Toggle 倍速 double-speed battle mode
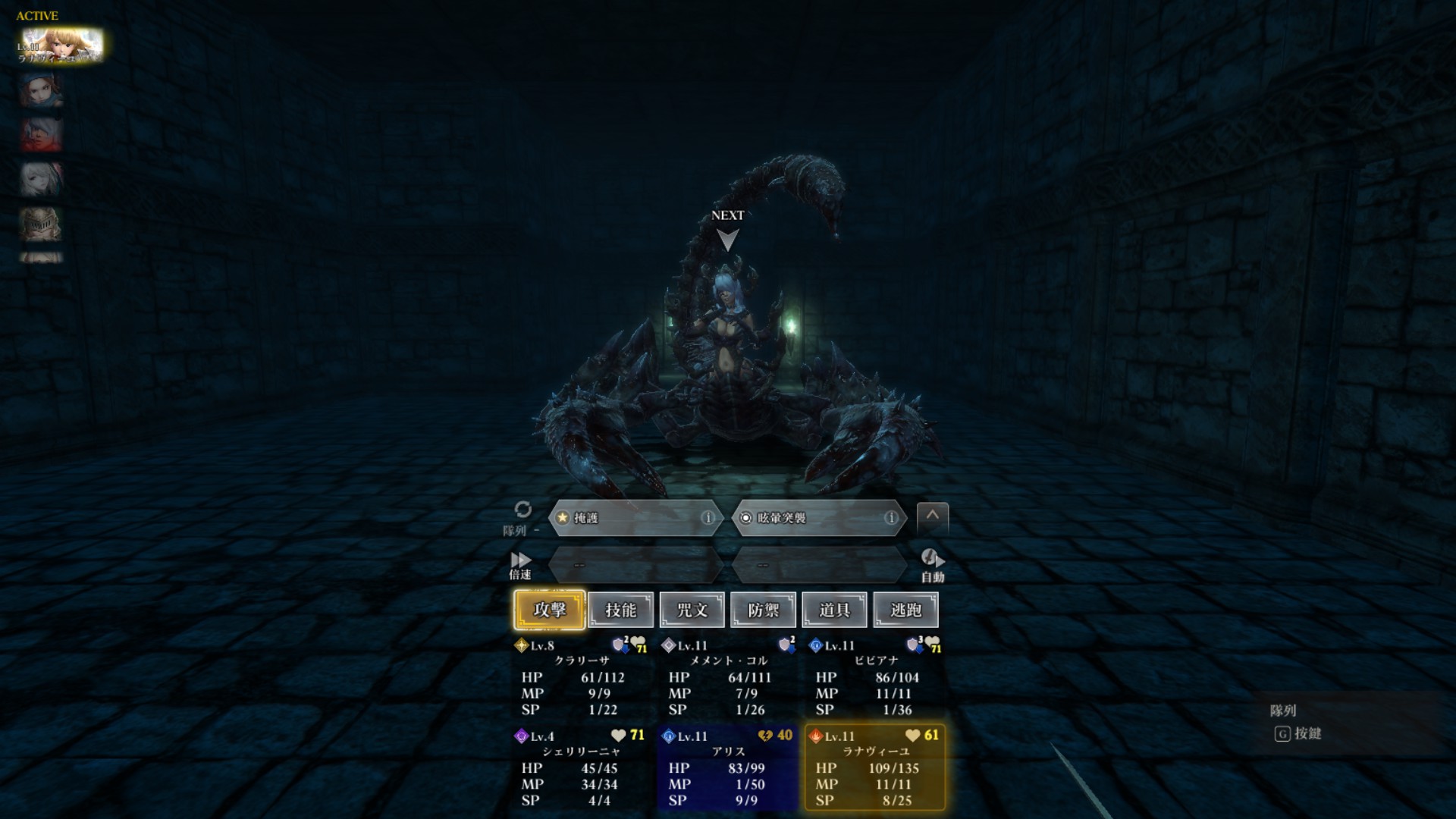This screenshot has height=819, width=1456. click(x=520, y=565)
